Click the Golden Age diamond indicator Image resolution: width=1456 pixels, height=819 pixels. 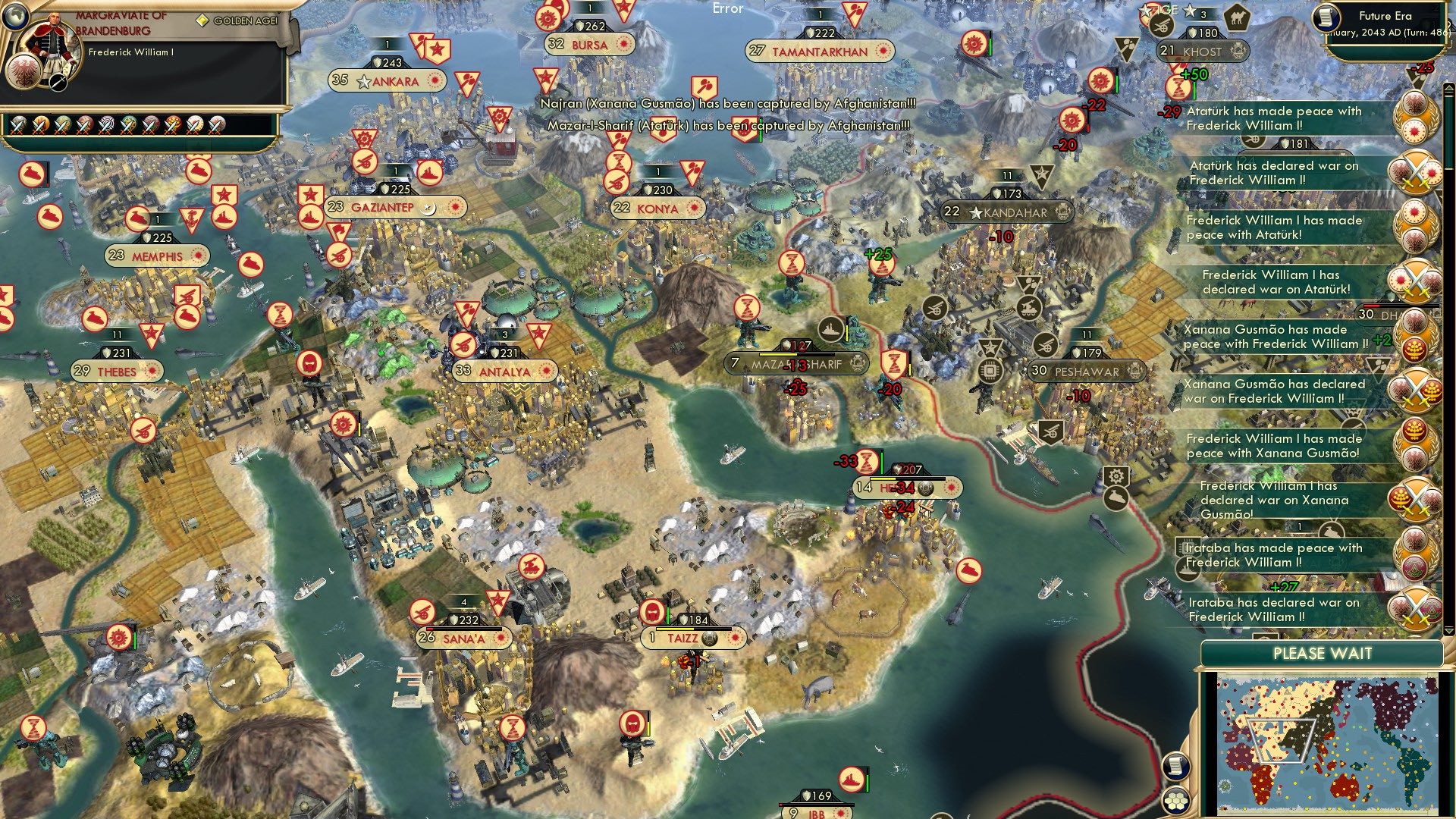pyautogui.click(x=202, y=20)
